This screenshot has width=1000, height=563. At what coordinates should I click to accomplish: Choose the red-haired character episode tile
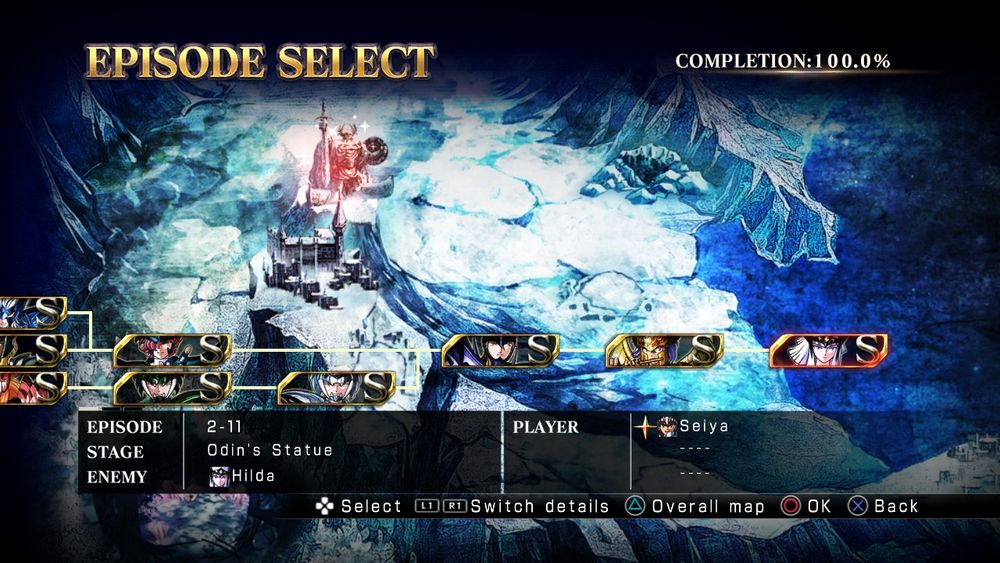(172, 350)
